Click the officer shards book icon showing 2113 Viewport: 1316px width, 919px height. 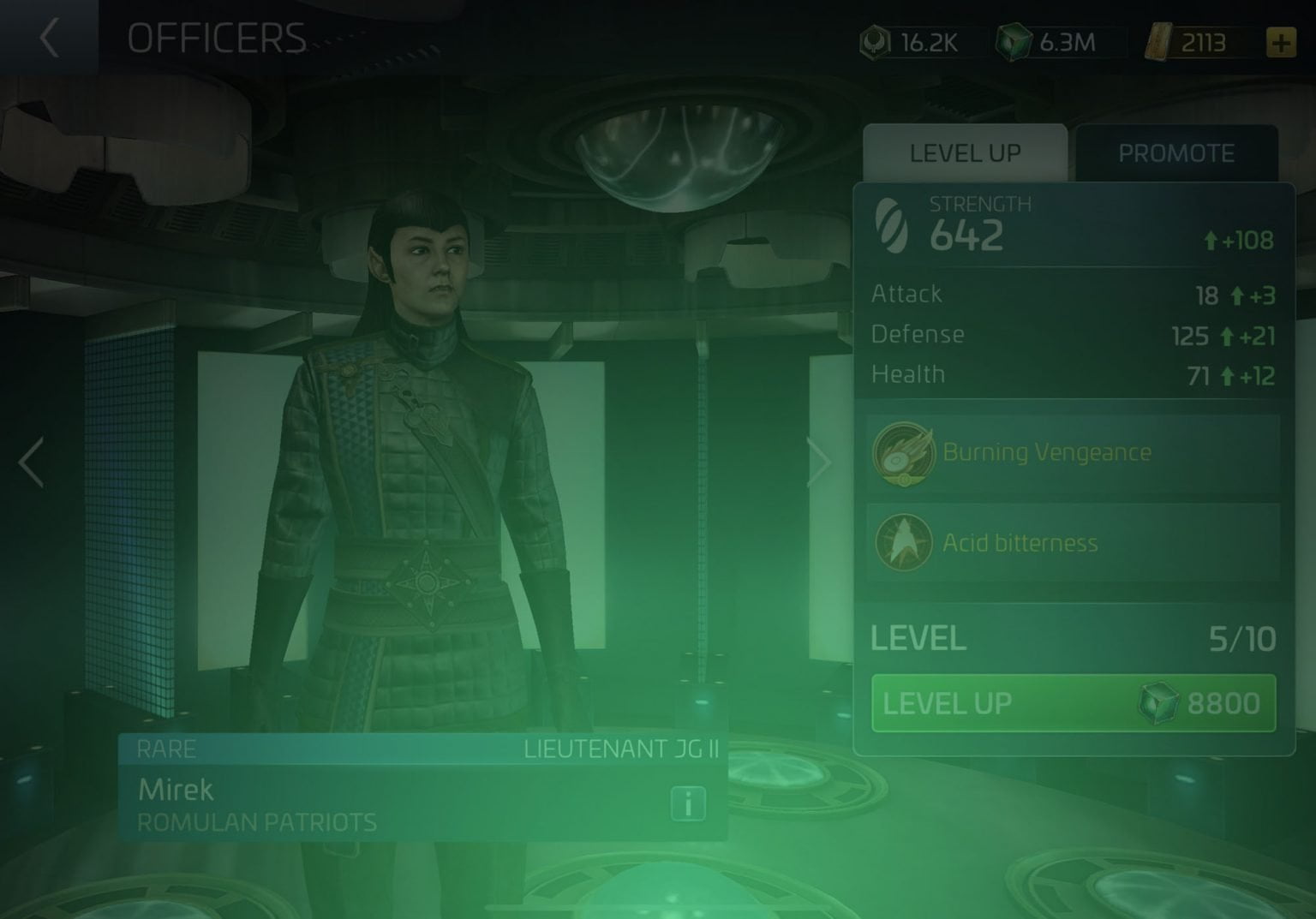click(x=1160, y=41)
